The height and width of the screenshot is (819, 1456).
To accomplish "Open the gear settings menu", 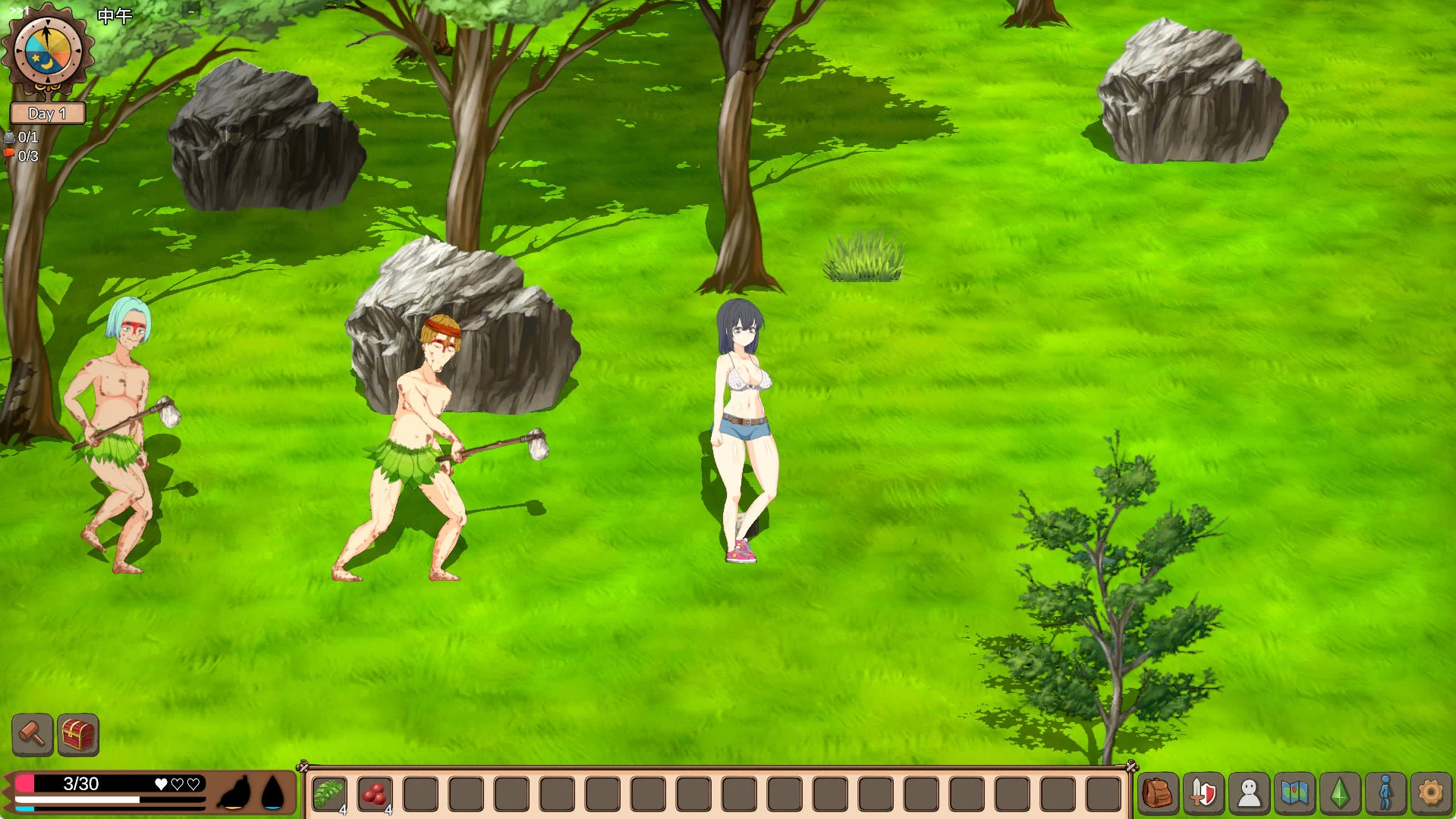I will 1431,794.
